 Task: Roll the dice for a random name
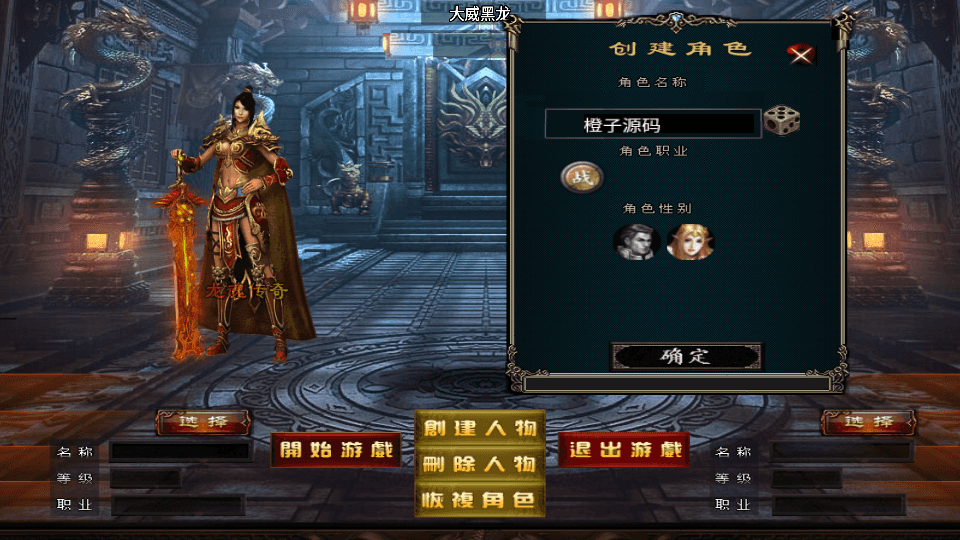pos(781,121)
